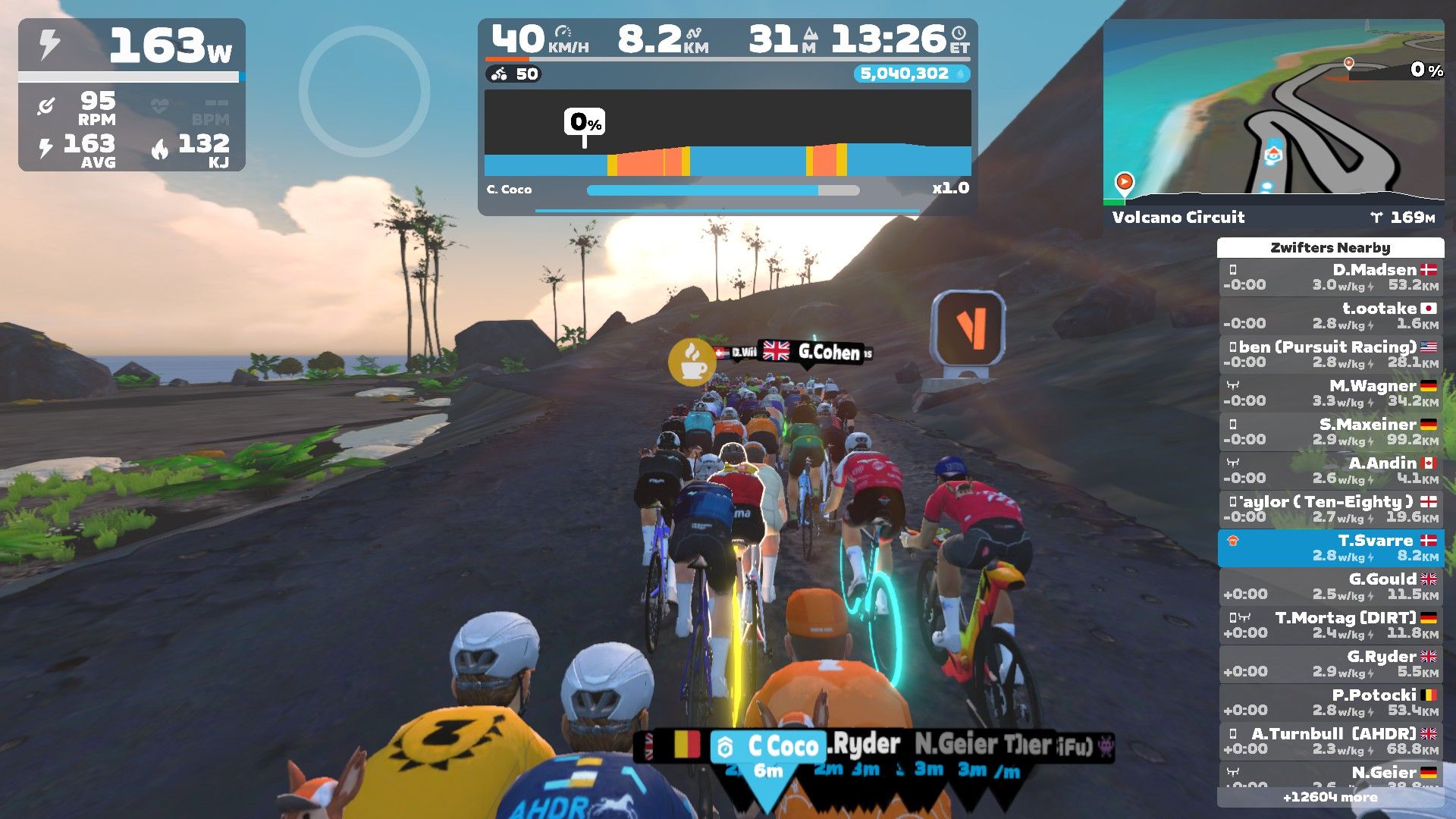This screenshot has width=1456, height=819.
Task: Click the Zwifters Nearby header
Action: (x=1330, y=248)
